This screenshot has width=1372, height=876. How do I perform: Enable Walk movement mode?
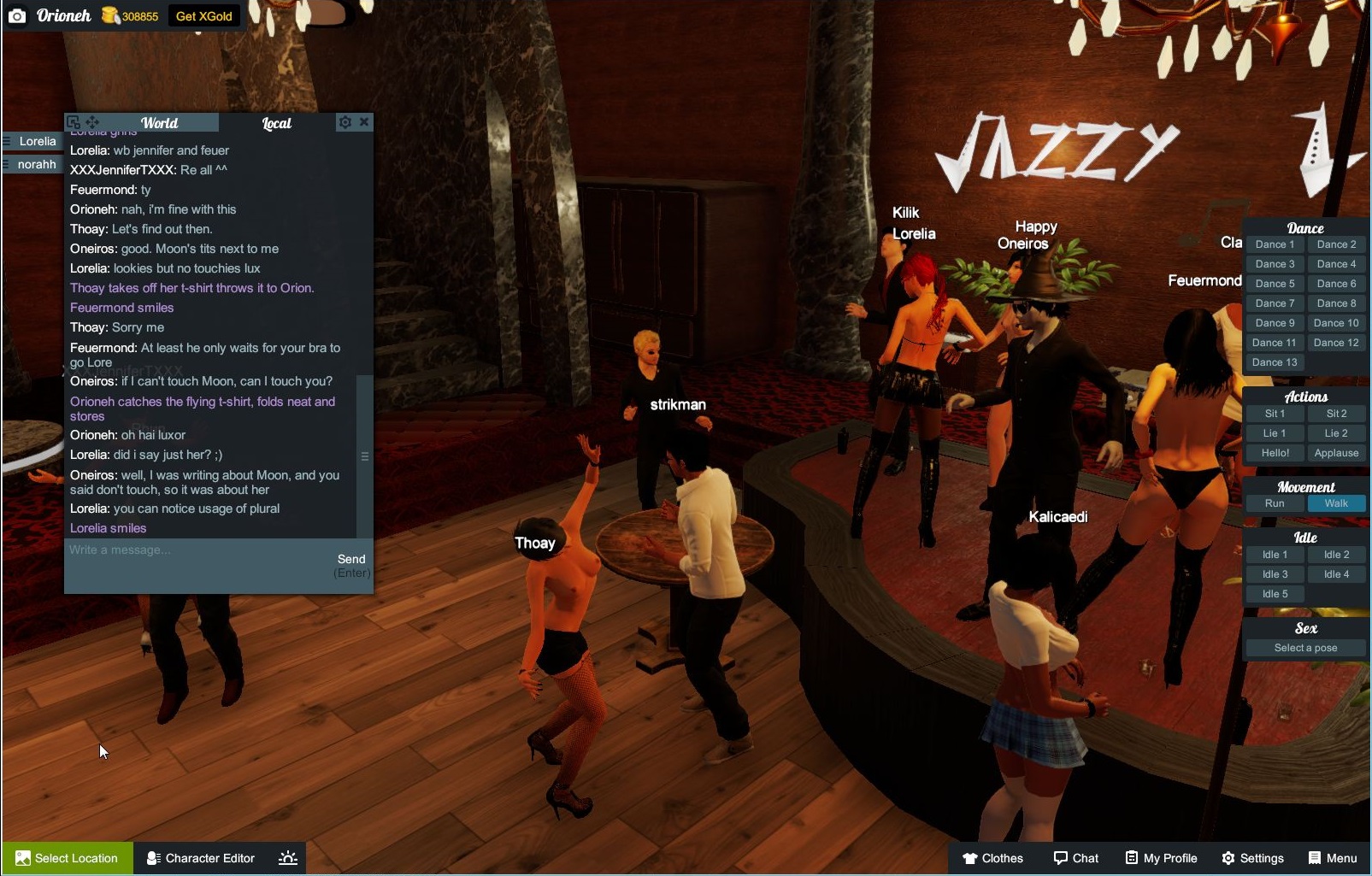tap(1336, 503)
